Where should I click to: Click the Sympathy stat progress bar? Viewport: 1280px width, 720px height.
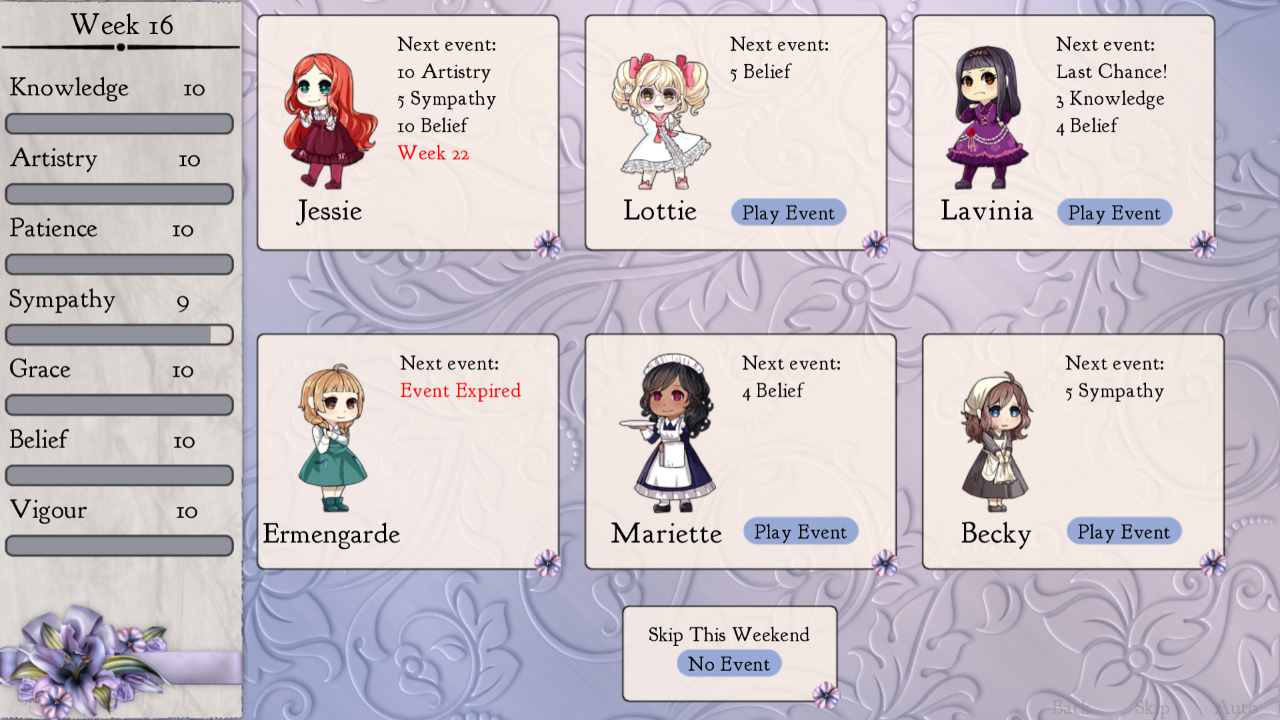[x=119, y=334]
